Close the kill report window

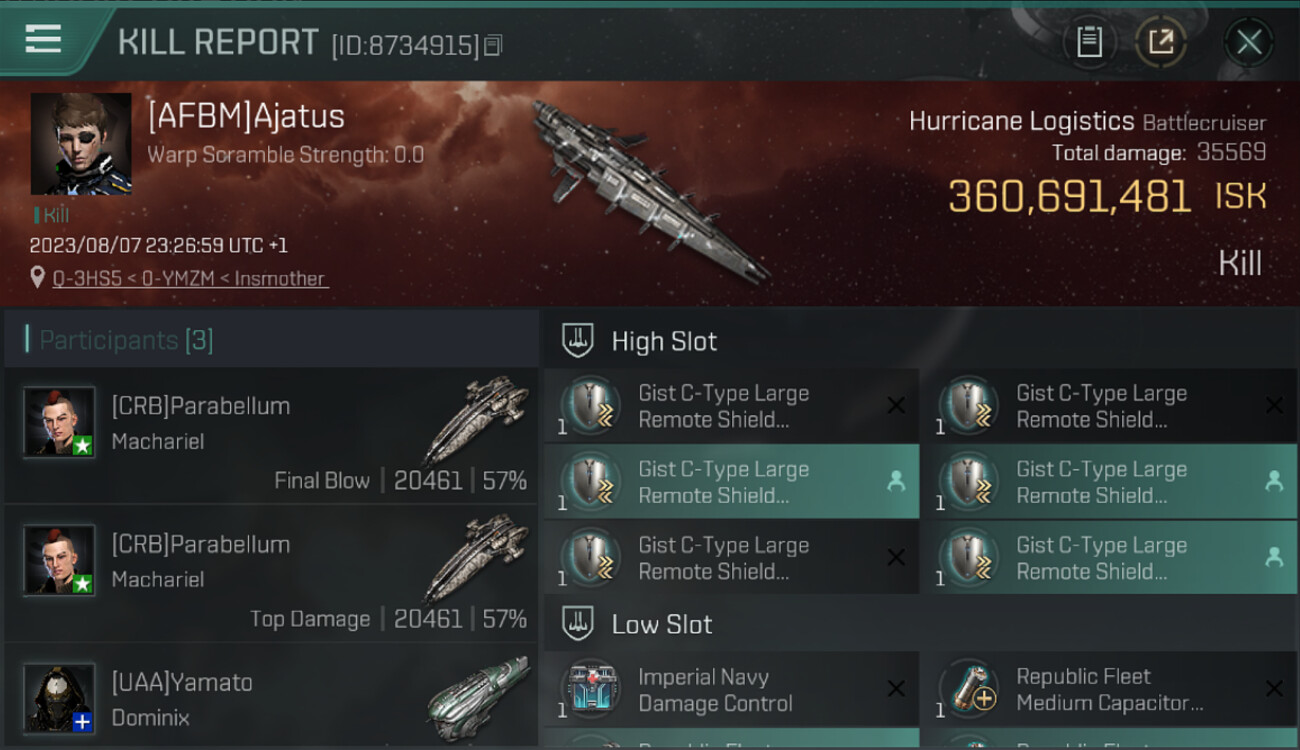click(x=1248, y=42)
